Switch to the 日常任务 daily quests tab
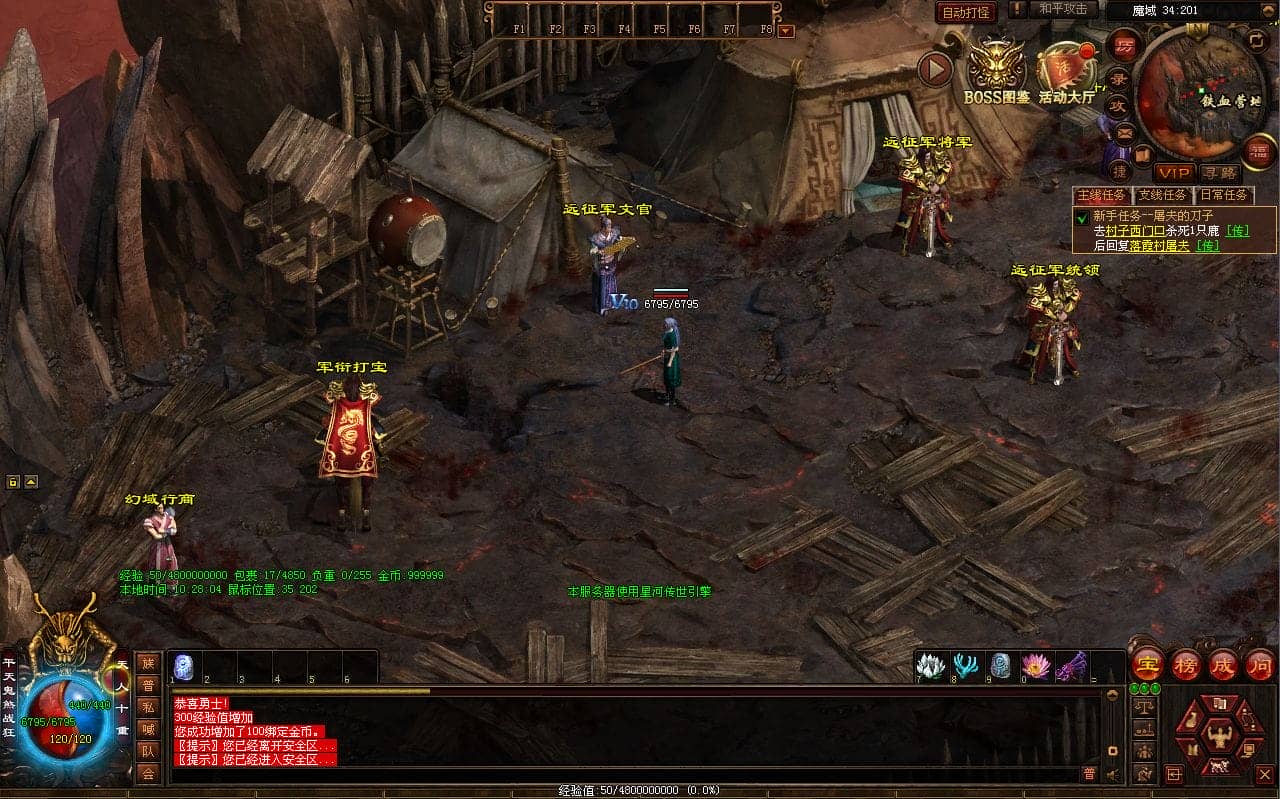The width and height of the screenshot is (1280, 799). pyautogui.click(x=1224, y=195)
